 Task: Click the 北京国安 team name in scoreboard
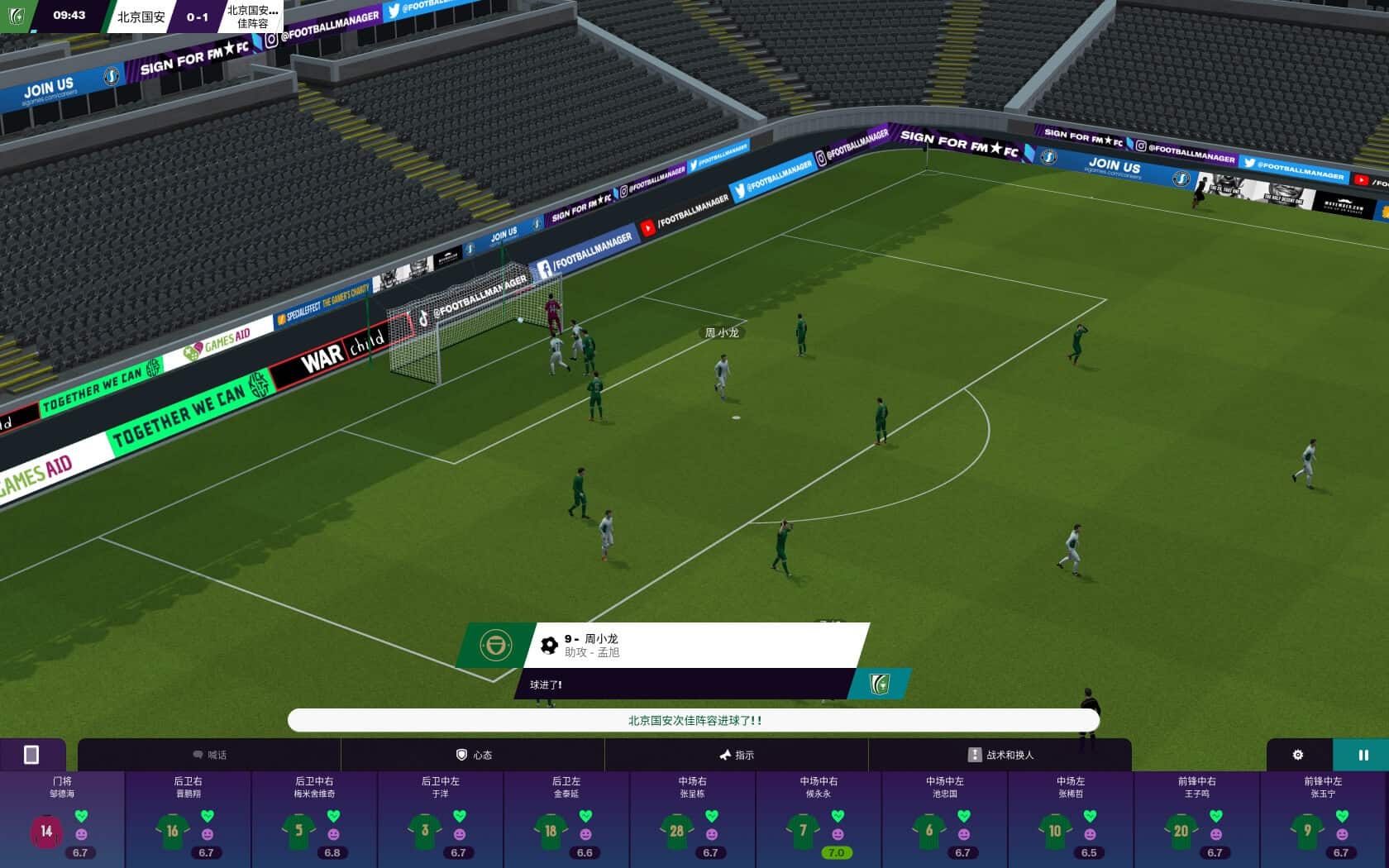[x=141, y=17]
